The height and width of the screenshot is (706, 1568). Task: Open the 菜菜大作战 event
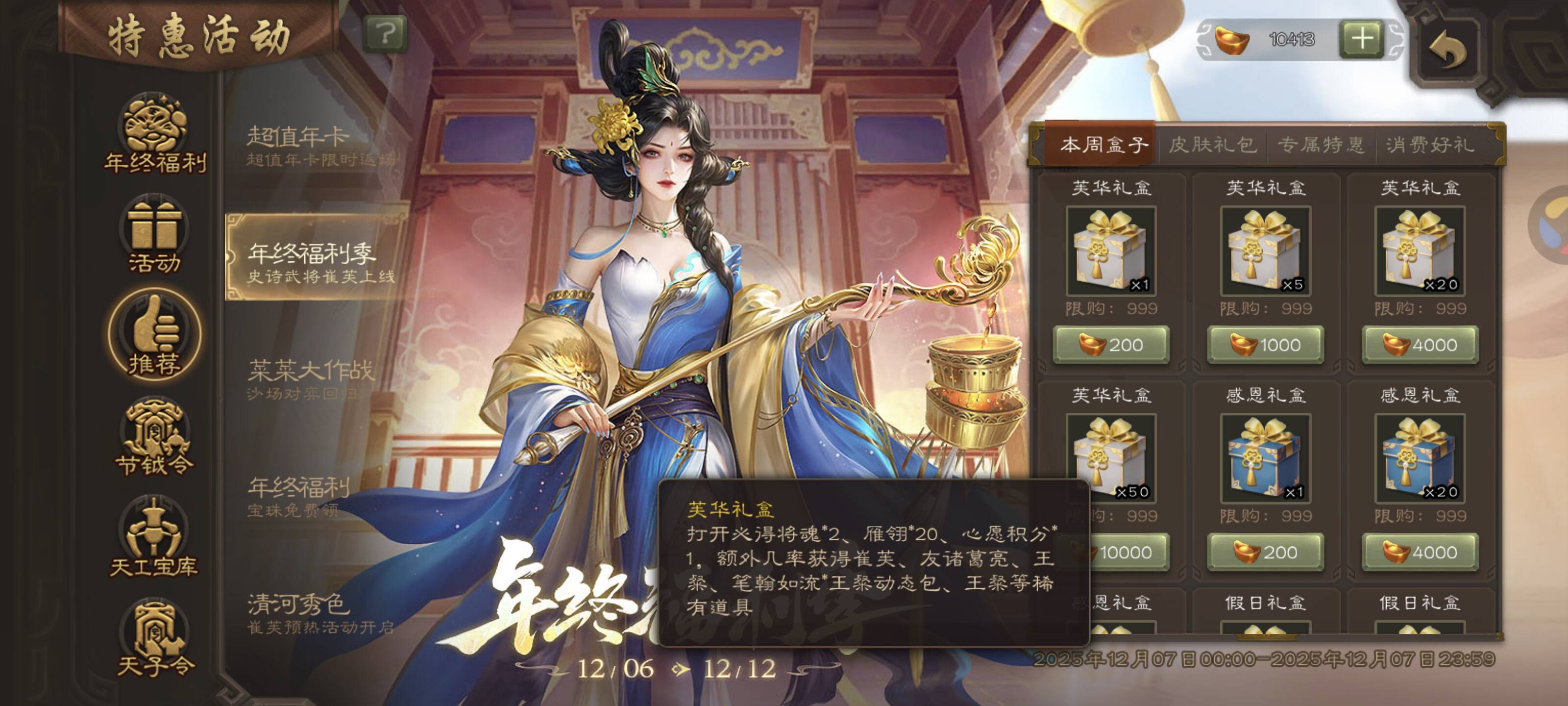[311, 378]
